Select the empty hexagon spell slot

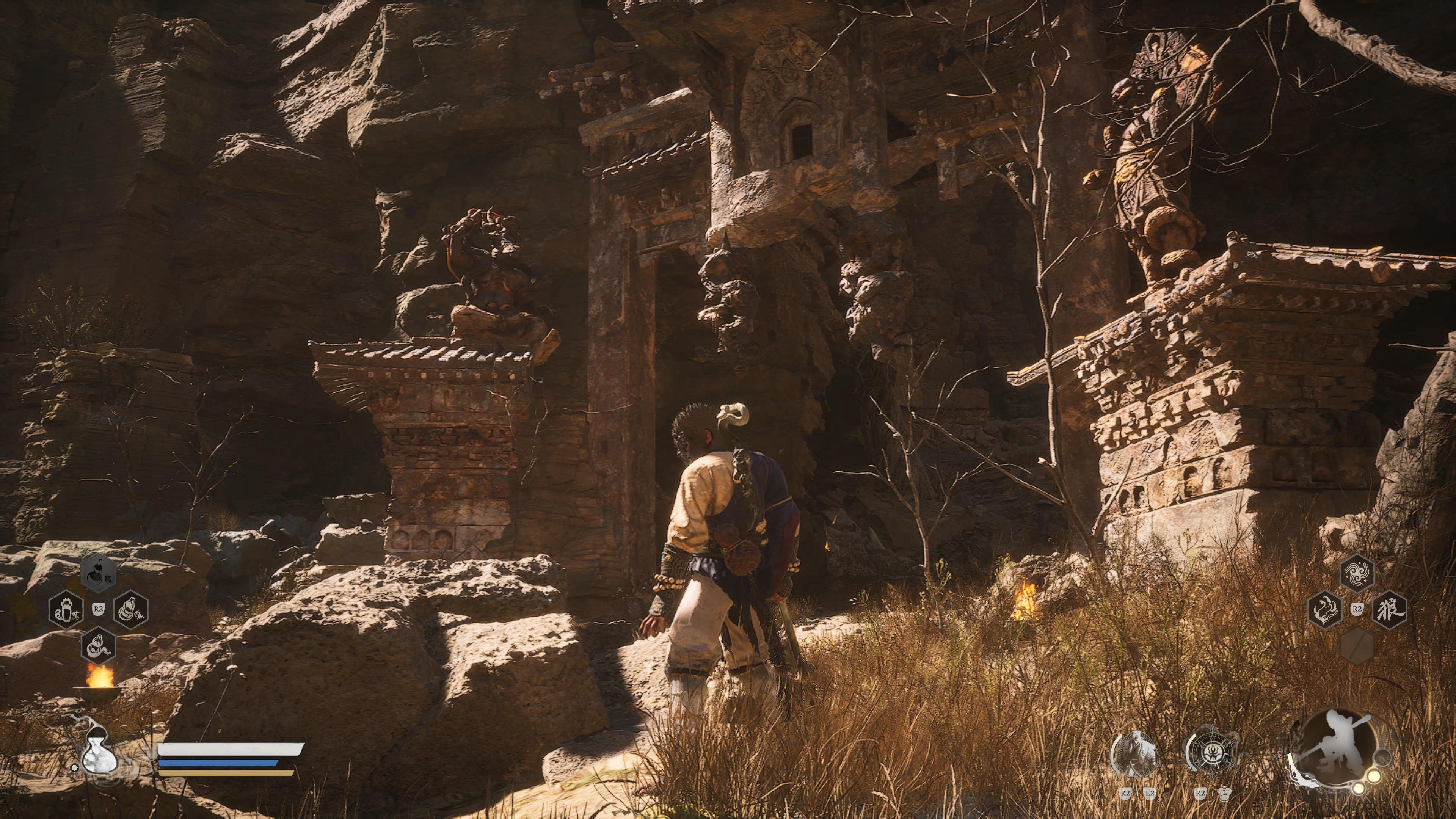point(1357,645)
